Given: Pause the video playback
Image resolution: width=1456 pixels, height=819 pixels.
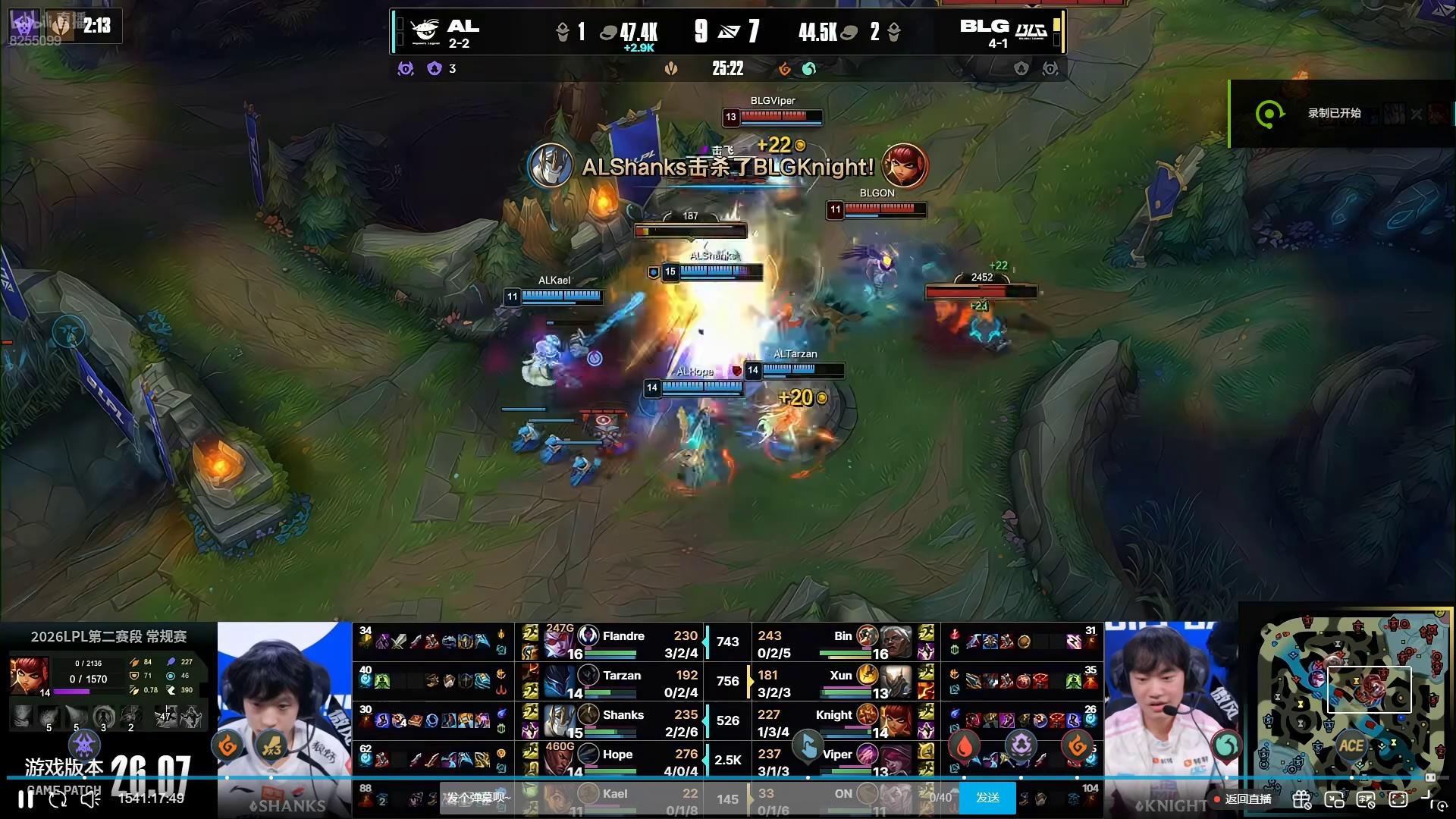Looking at the screenshot, I should pyautogui.click(x=25, y=799).
